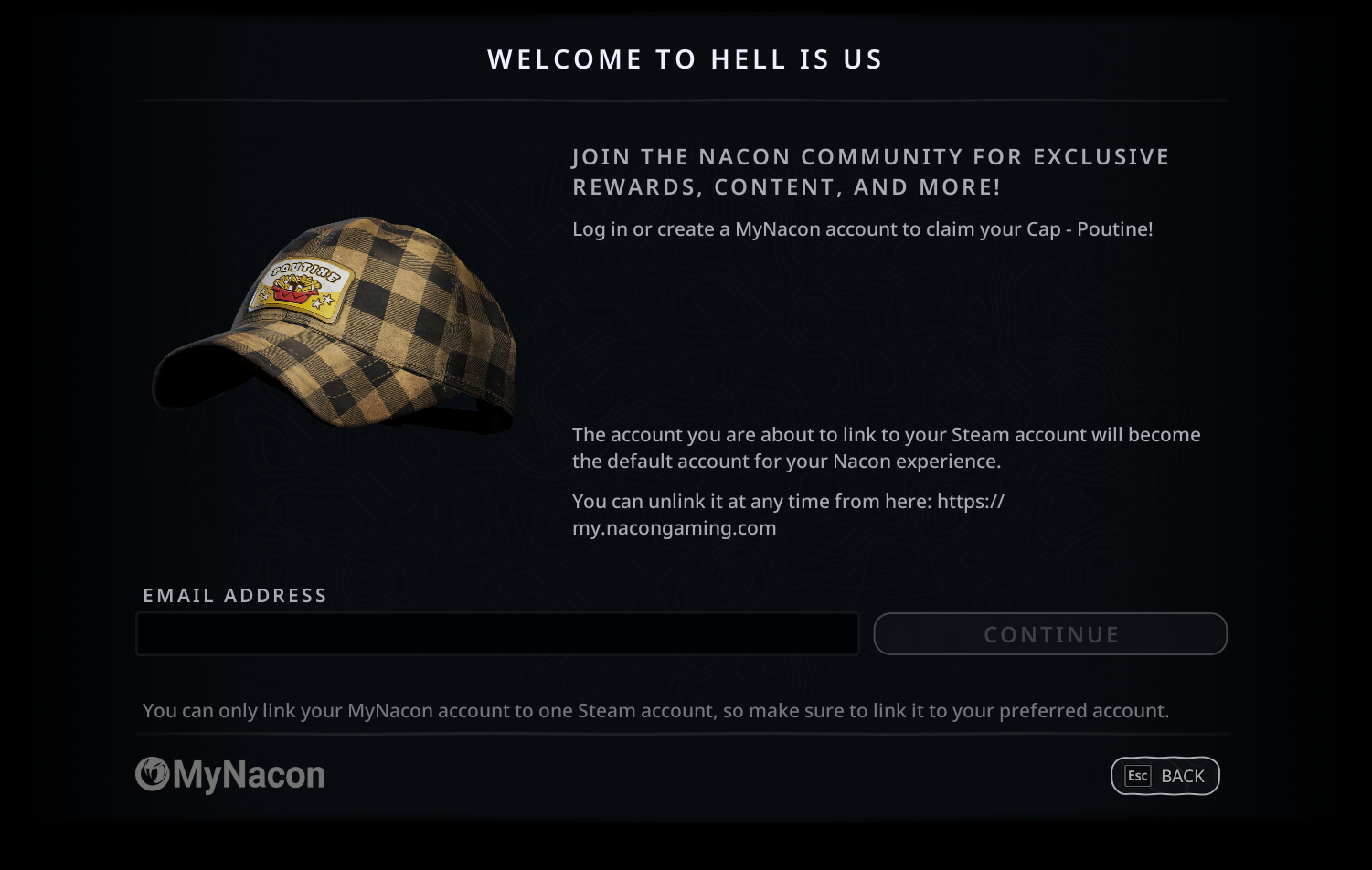Click the NACON COMMUNITY rewards heading
1372x870 pixels.
[x=868, y=171]
